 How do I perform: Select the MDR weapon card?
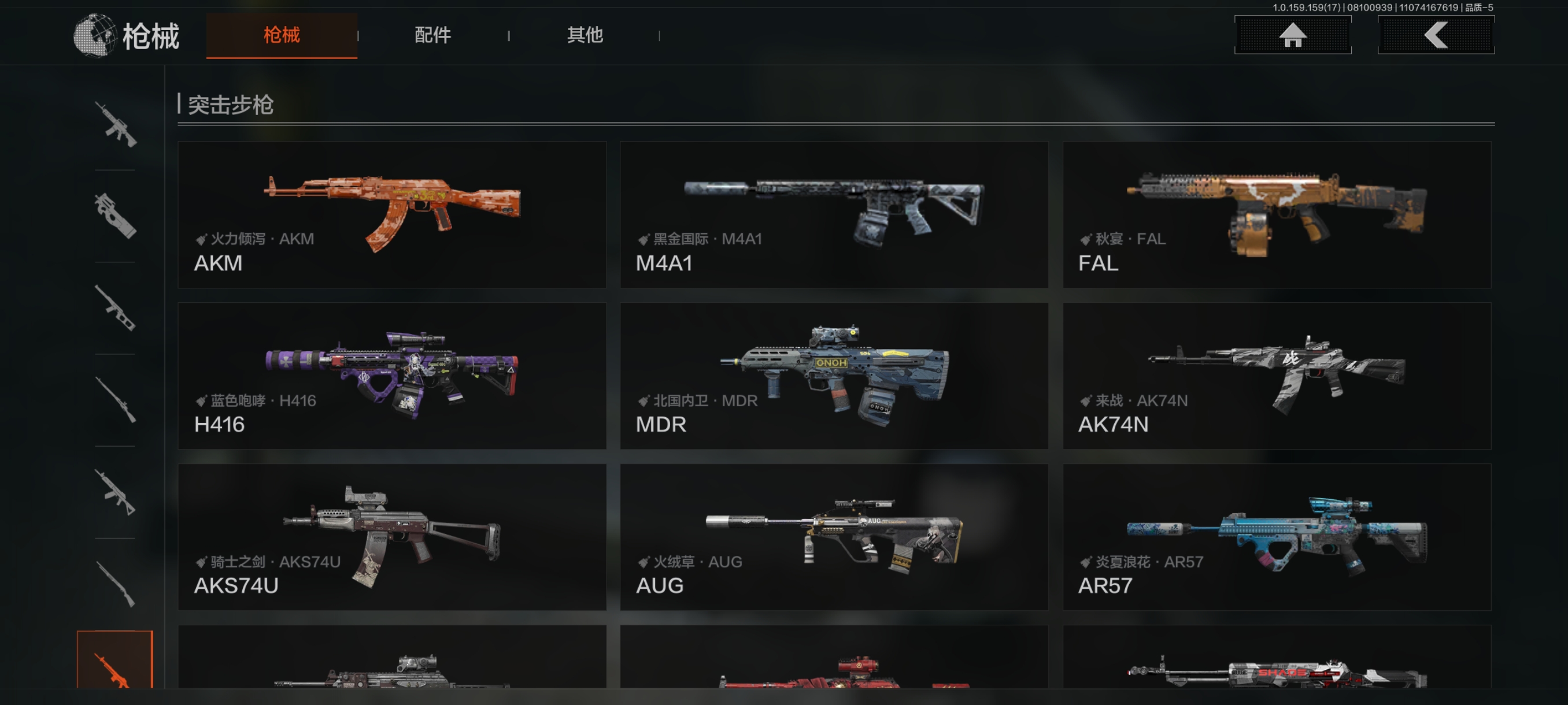pyautogui.click(x=834, y=375)
